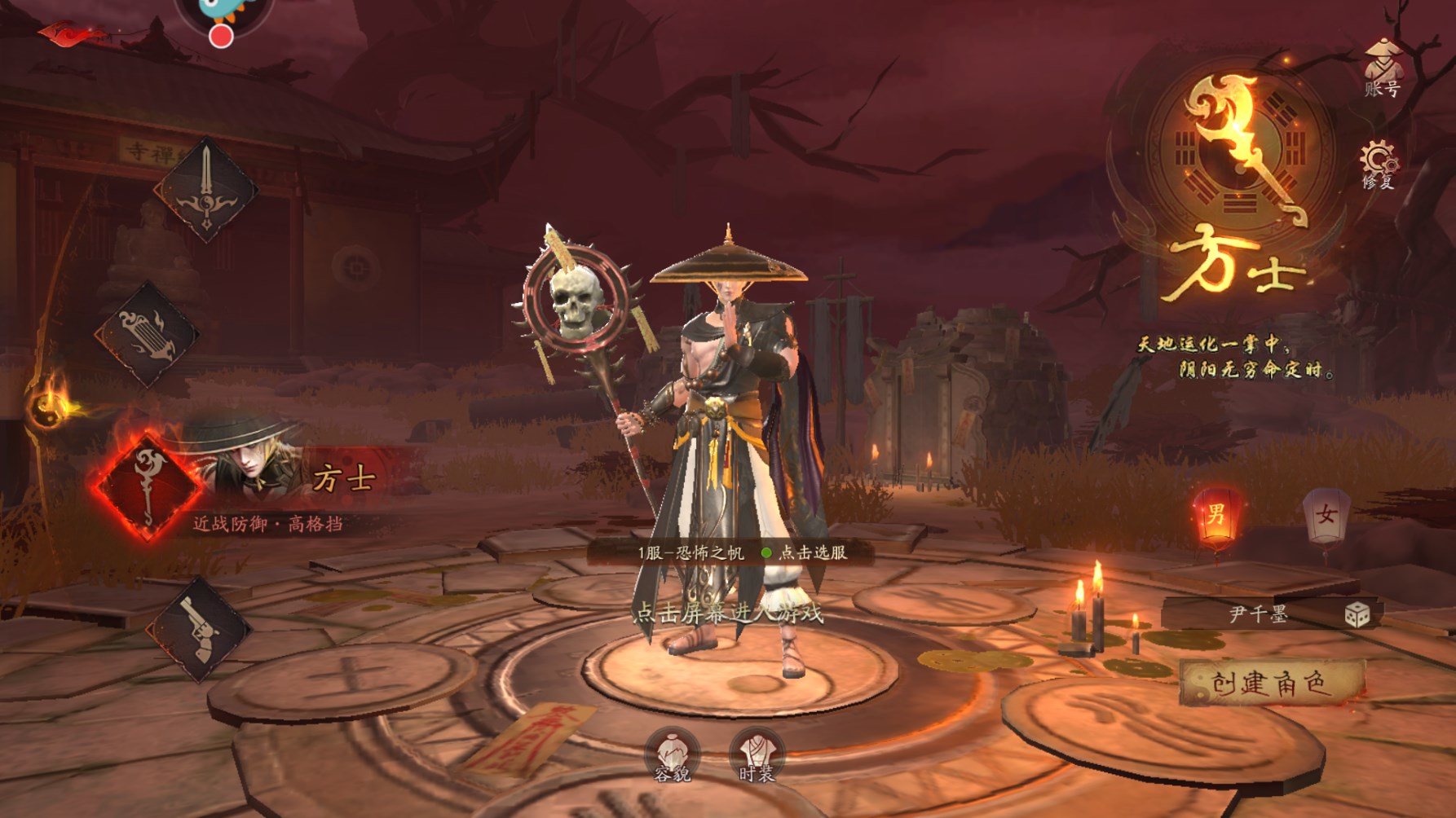
Task: Choose the female 女 lantern
Action: point(1326,517)
